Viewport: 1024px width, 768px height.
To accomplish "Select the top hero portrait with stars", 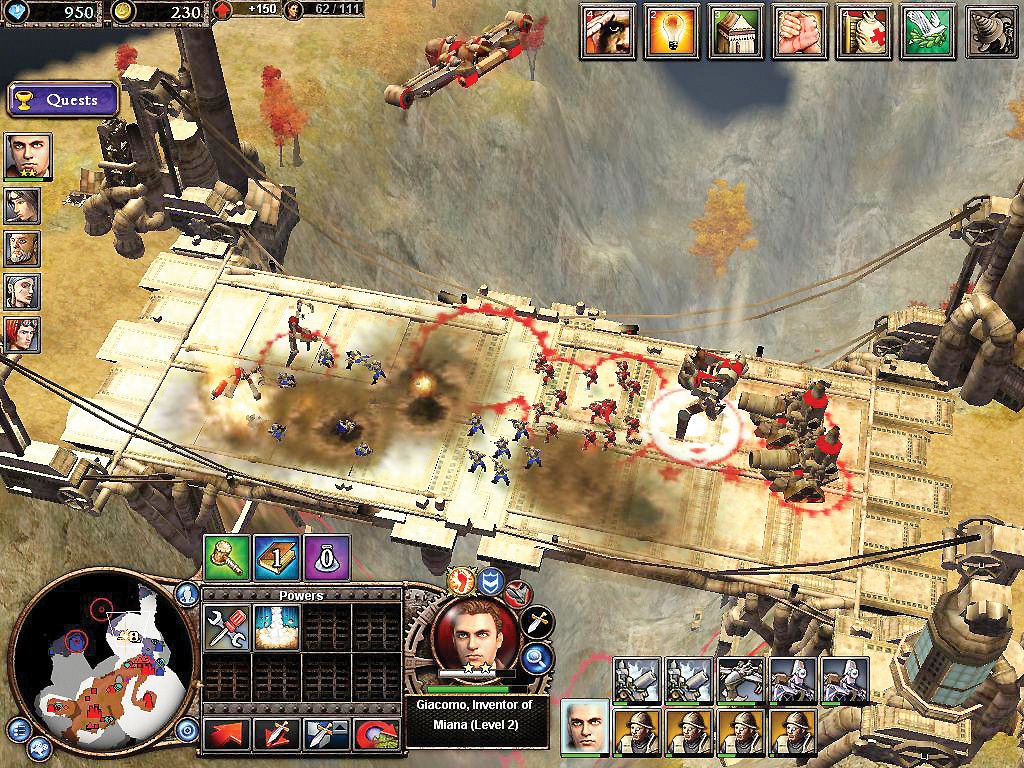I will [27, 155].
